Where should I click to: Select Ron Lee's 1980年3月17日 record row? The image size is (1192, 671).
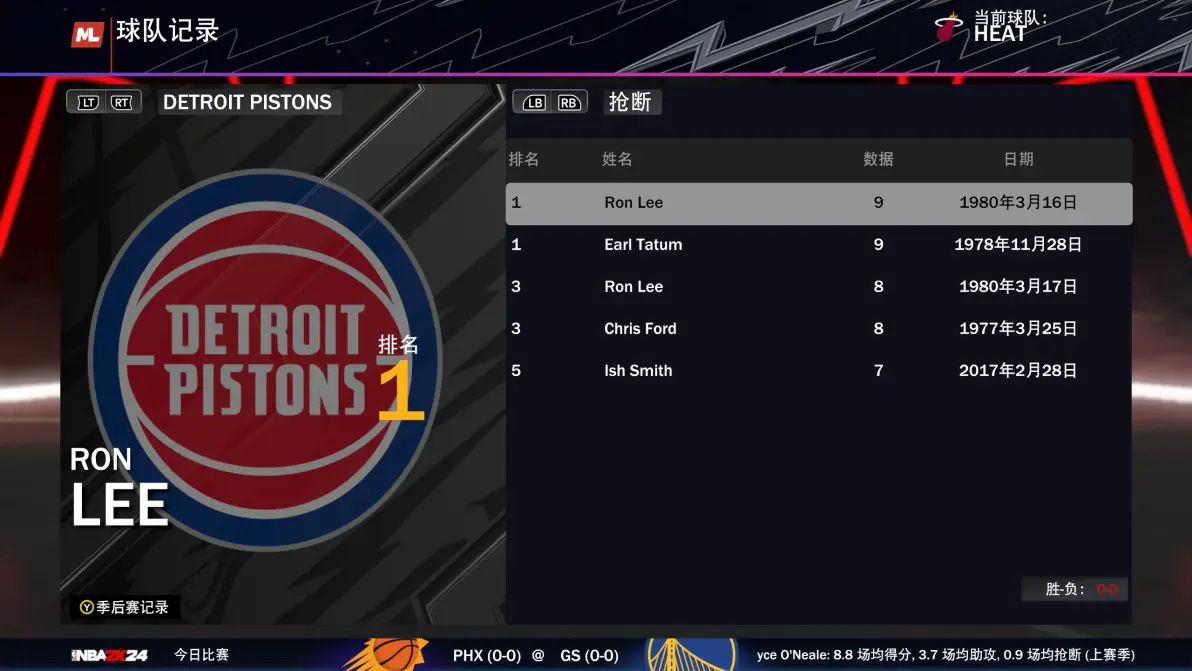[x=818, y=287]
